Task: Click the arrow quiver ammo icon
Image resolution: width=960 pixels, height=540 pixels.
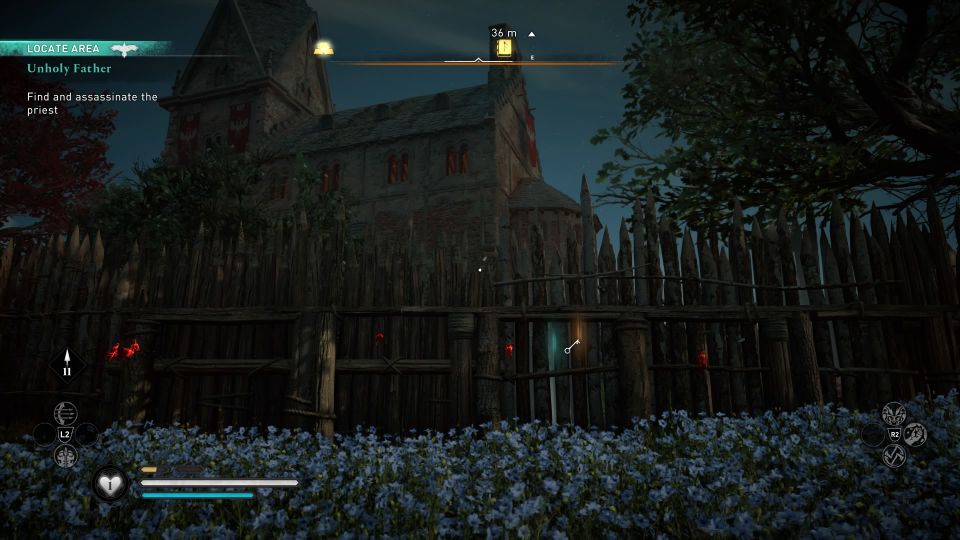Action: [68, 364]
